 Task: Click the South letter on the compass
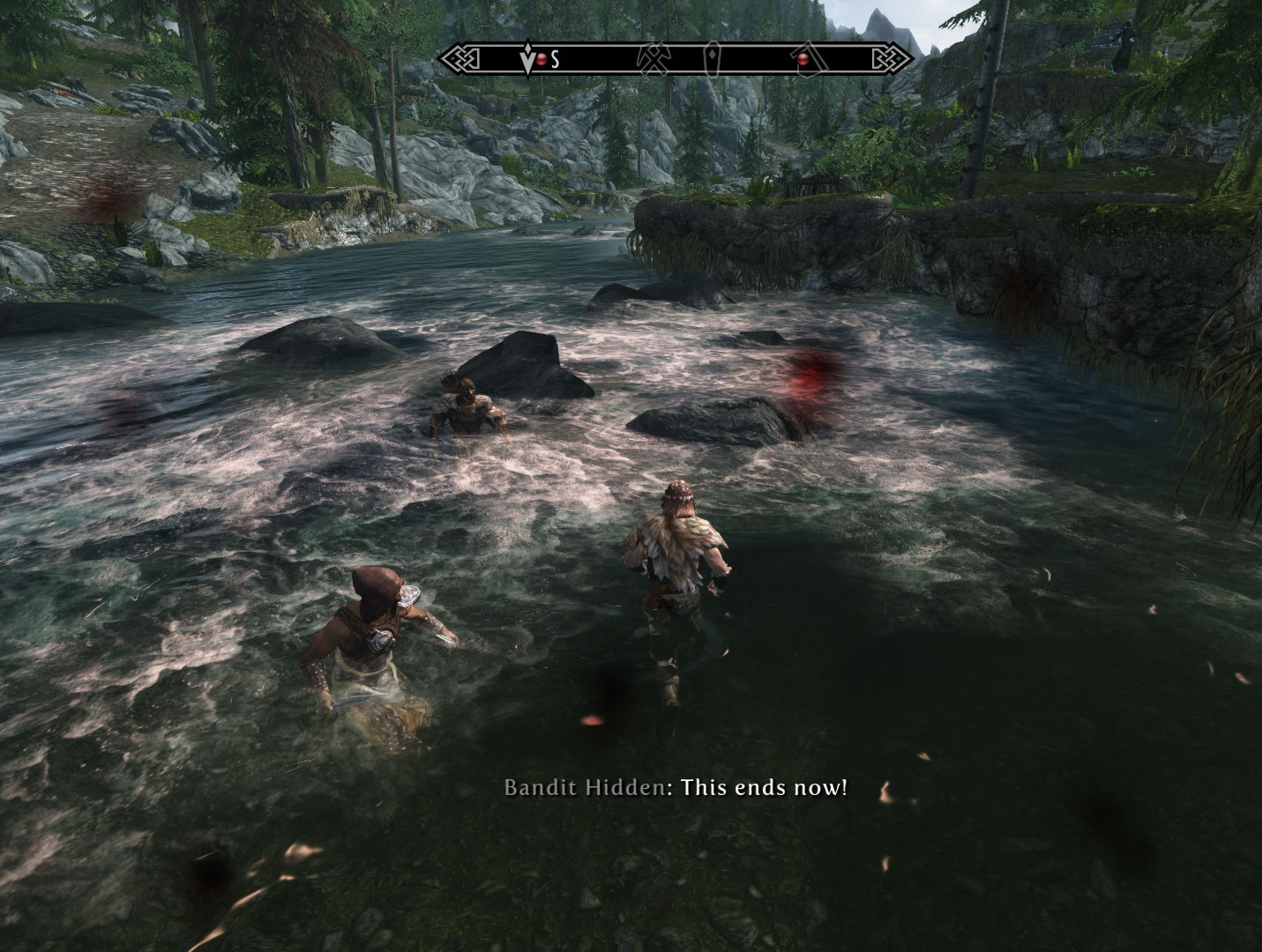pos(555,60)
